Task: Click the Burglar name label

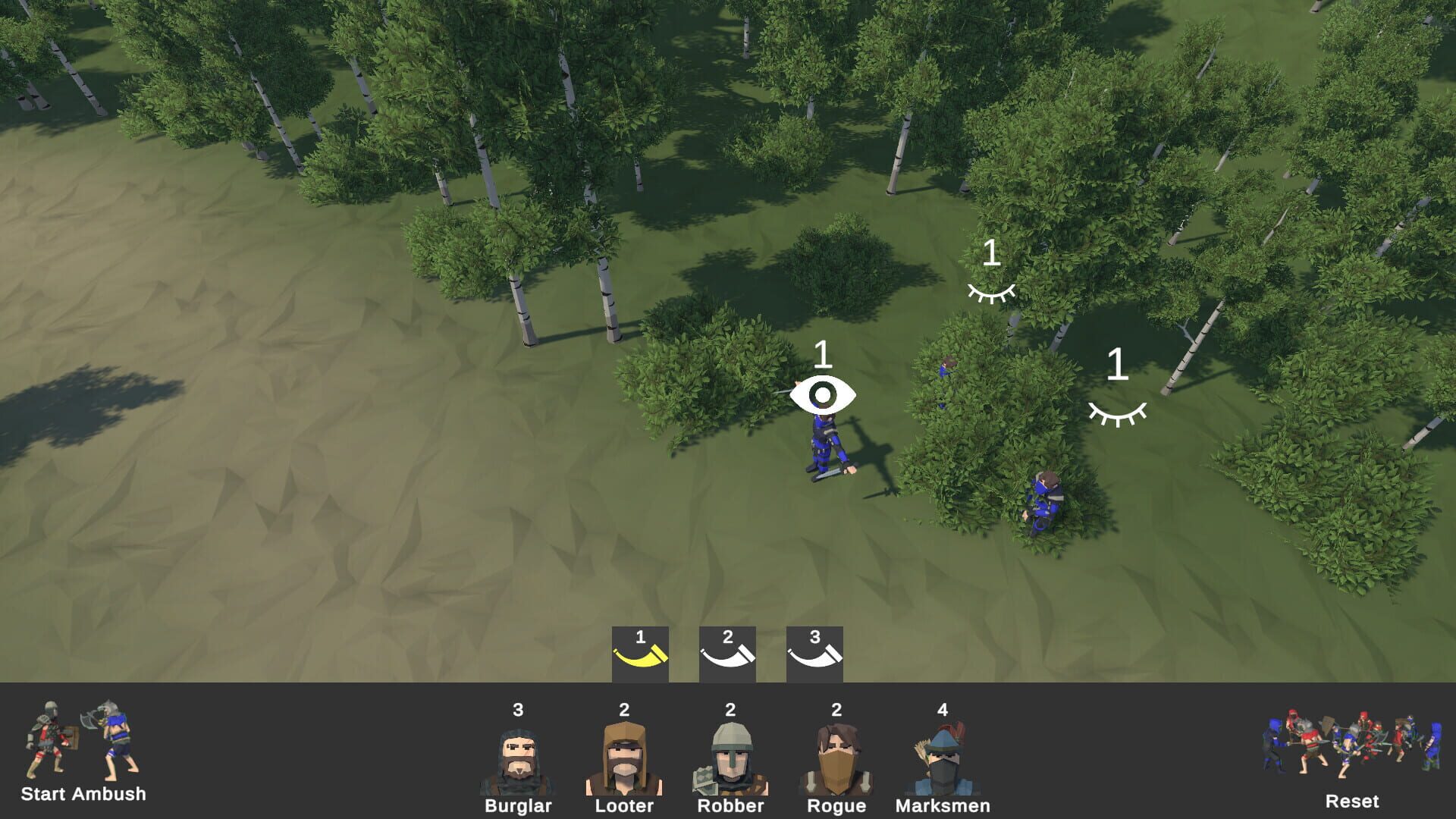Action: [x=518, y=806]
